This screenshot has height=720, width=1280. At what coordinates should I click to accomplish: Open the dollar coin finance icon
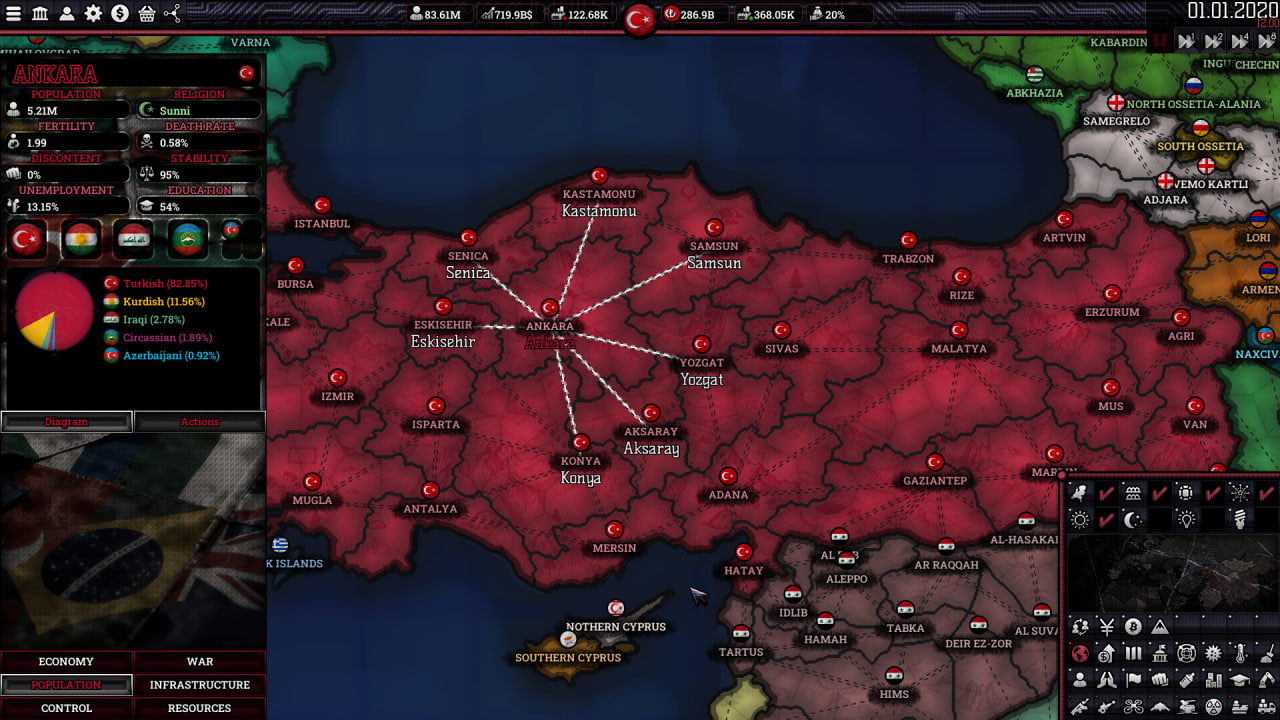pos(120,14)
